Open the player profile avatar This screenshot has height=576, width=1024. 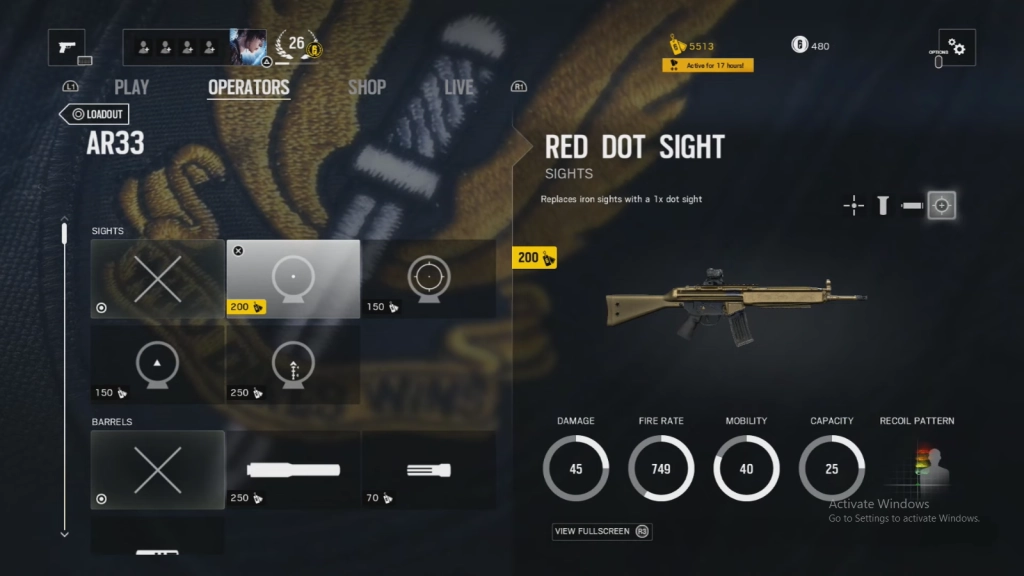tap(248, 47)
